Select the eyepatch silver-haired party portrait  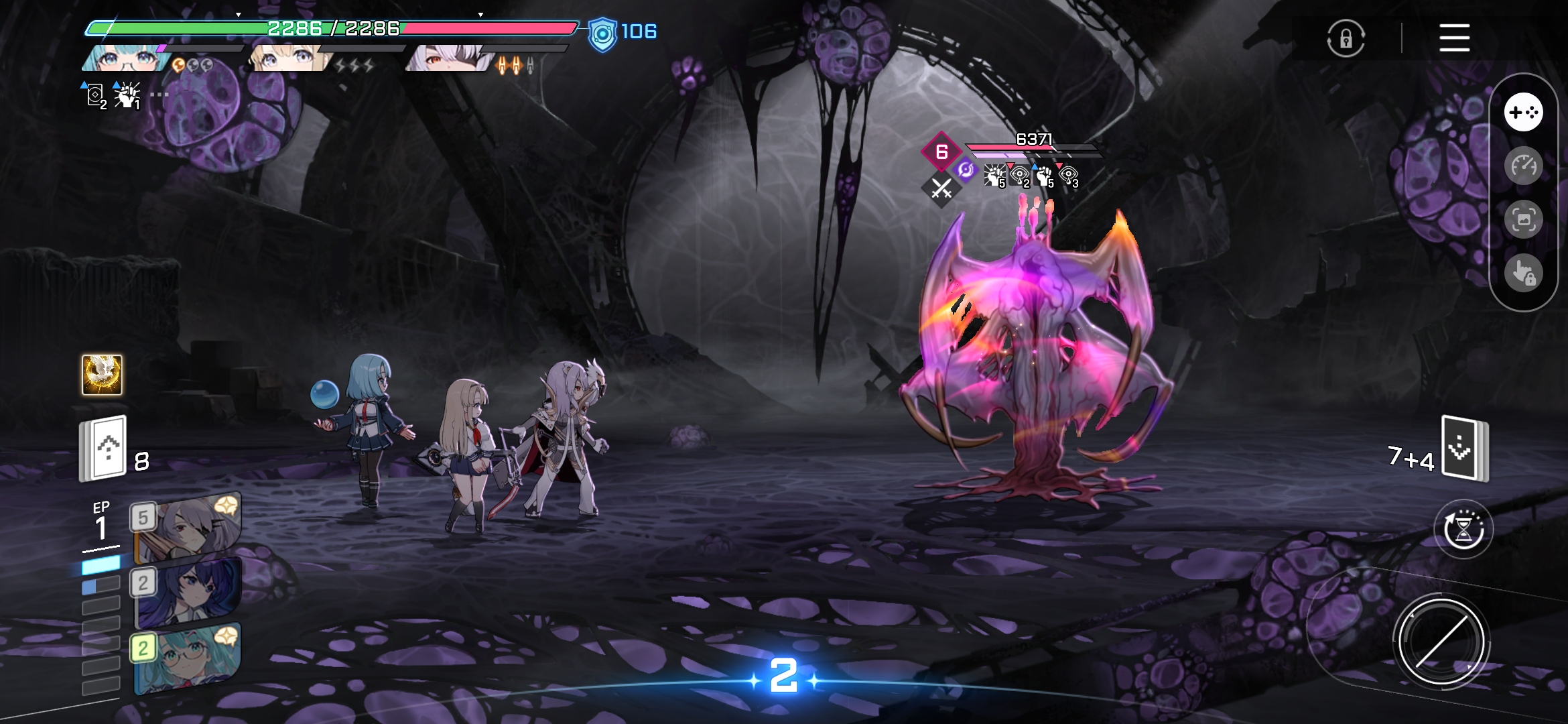[x=446, y=59]
